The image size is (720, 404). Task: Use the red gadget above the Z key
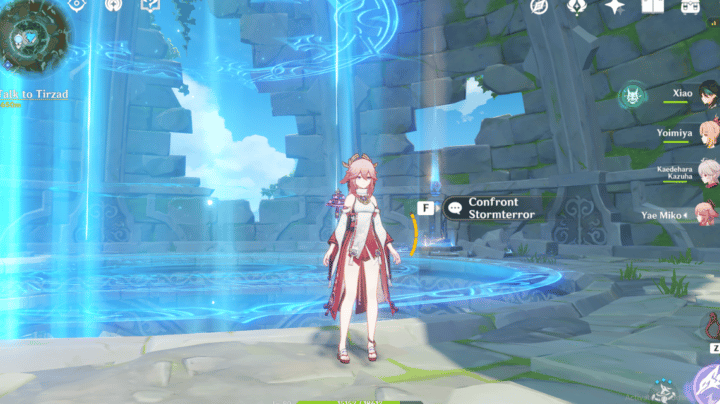click(713, 325)
